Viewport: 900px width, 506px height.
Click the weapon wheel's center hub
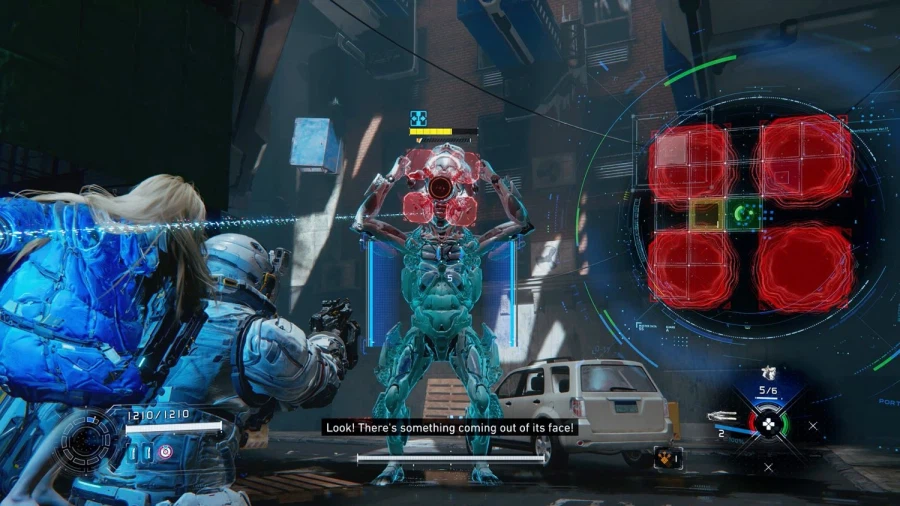(767, 423)
